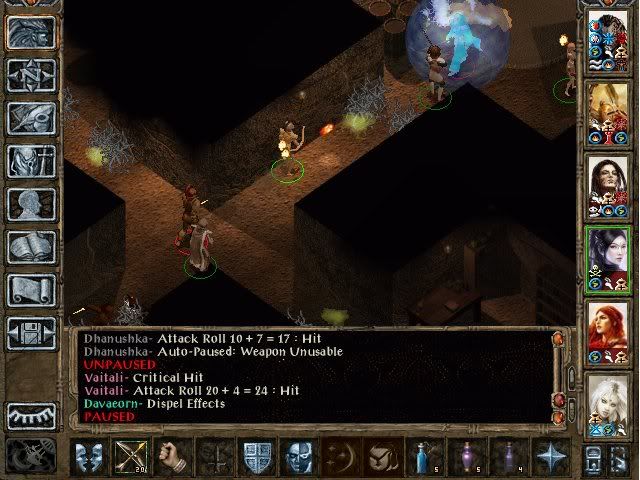Open the scroll button in the left sidebar

(x=32, y=290)
